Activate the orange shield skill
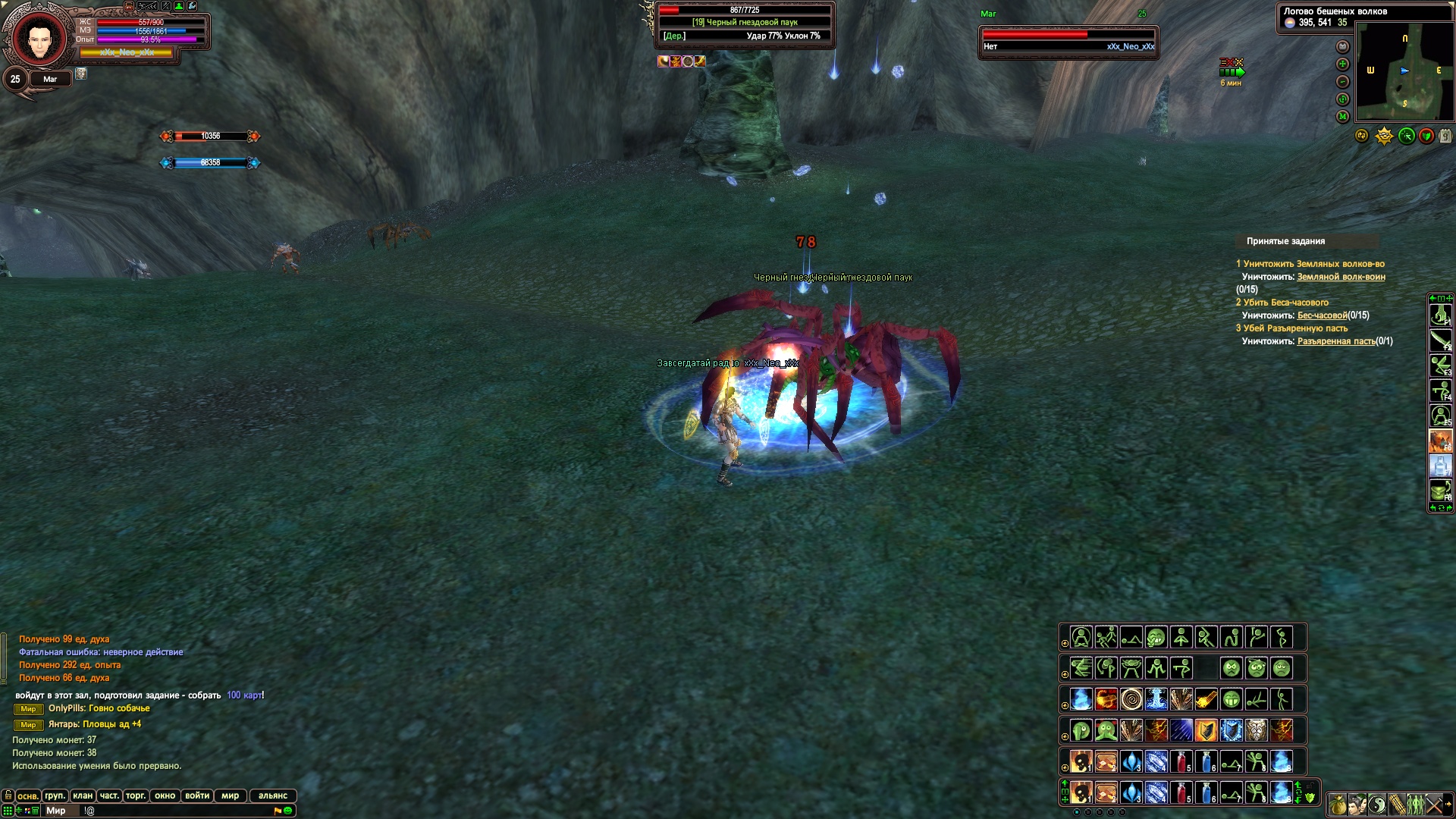 [1206, 730]
